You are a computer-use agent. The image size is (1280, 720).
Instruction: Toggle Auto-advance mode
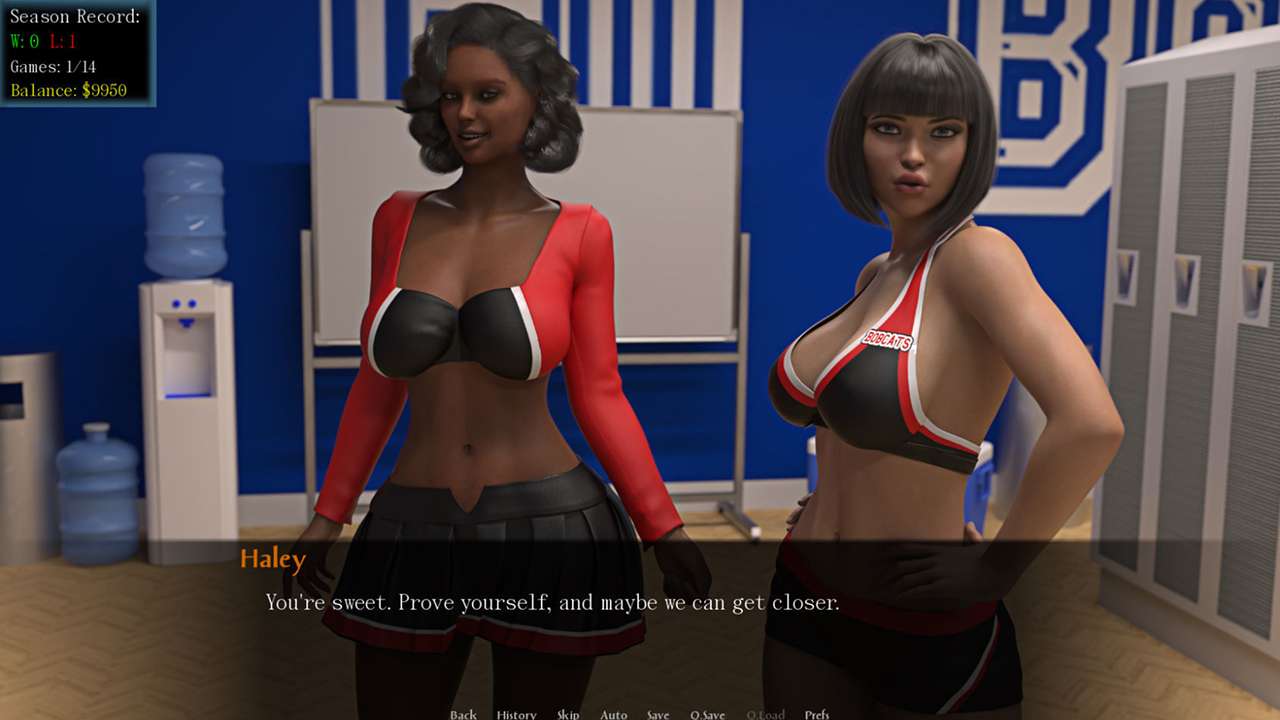point(613,714)
